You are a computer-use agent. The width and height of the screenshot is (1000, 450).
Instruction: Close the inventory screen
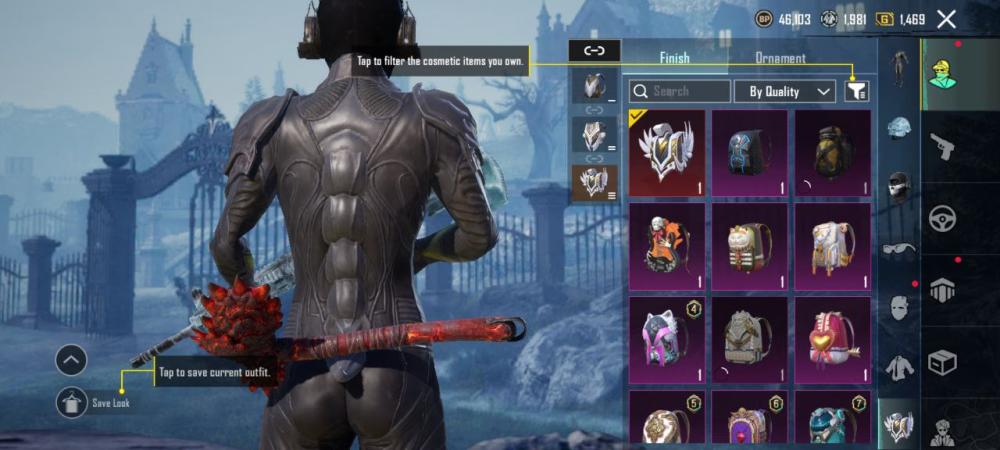(946, 19)
